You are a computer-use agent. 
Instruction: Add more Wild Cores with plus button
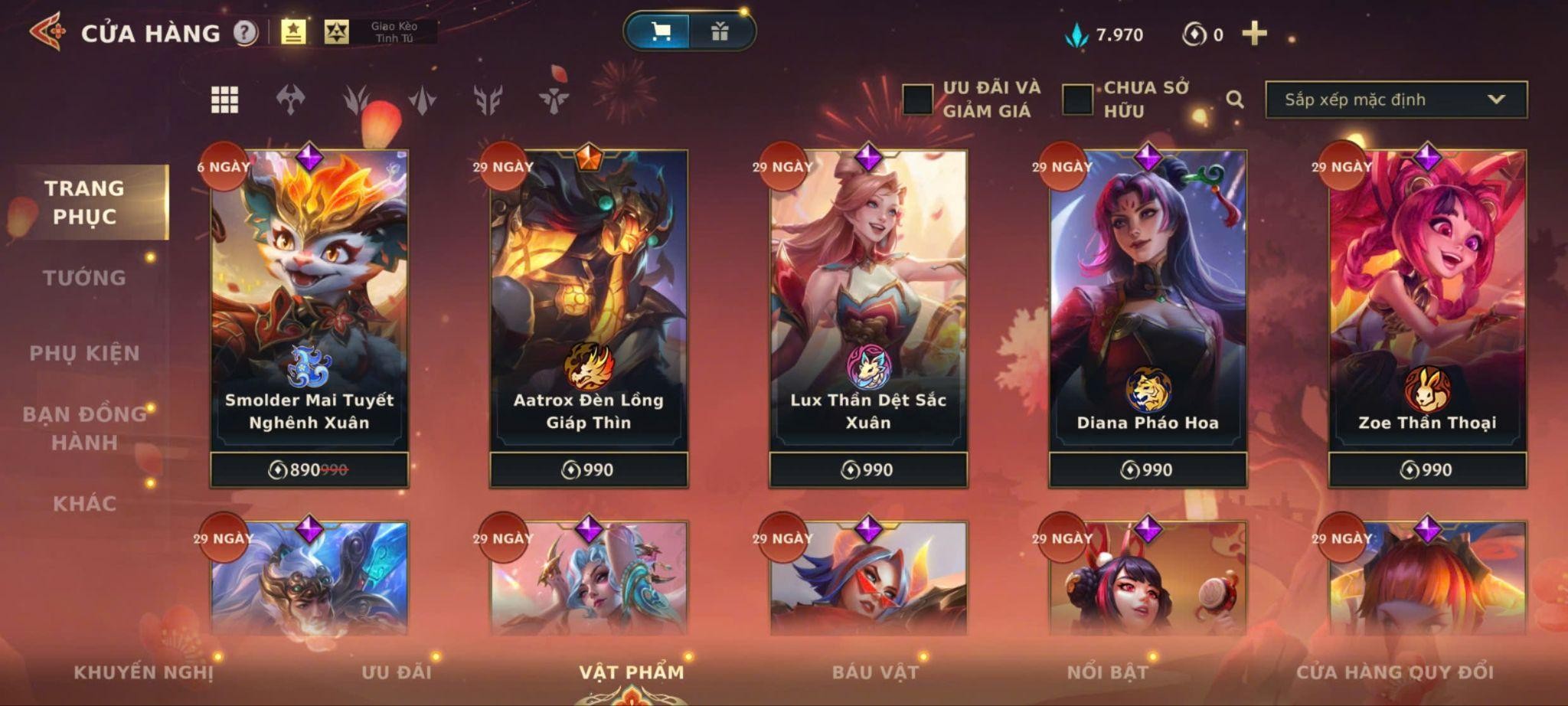coord(1254,34)
